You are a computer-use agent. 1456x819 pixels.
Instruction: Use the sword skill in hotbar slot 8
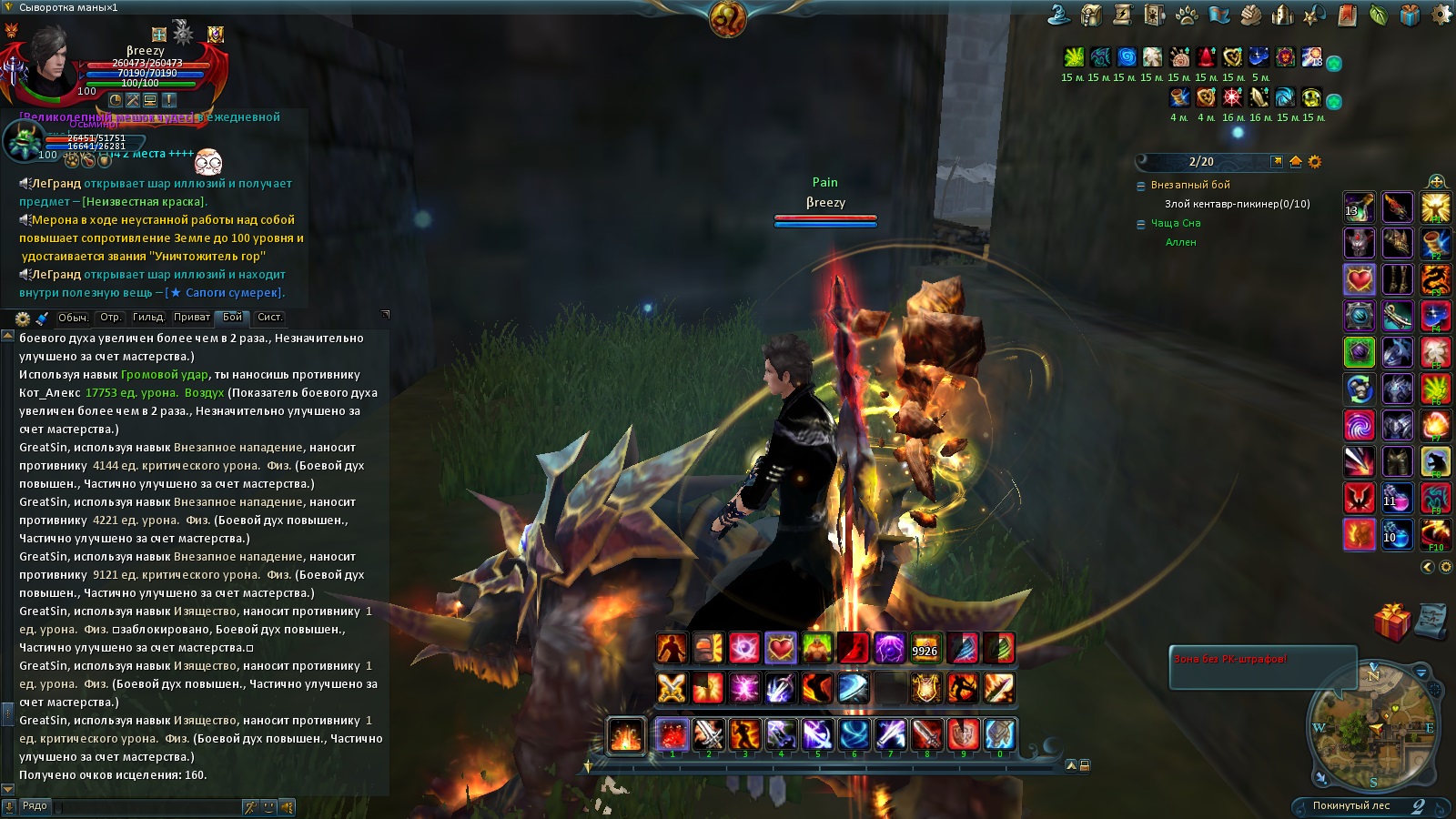coord(926,734)
